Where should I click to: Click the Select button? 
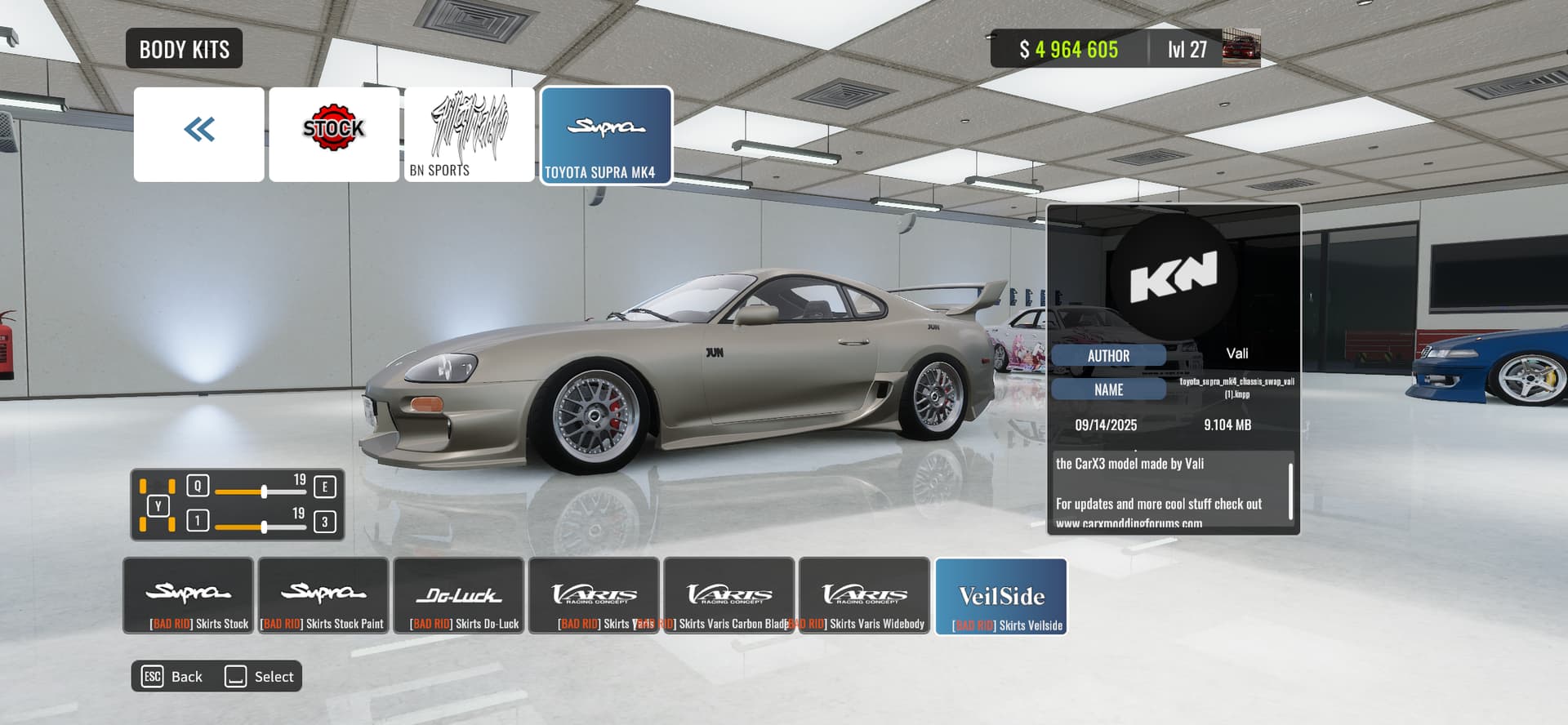(x=260, y=676)
